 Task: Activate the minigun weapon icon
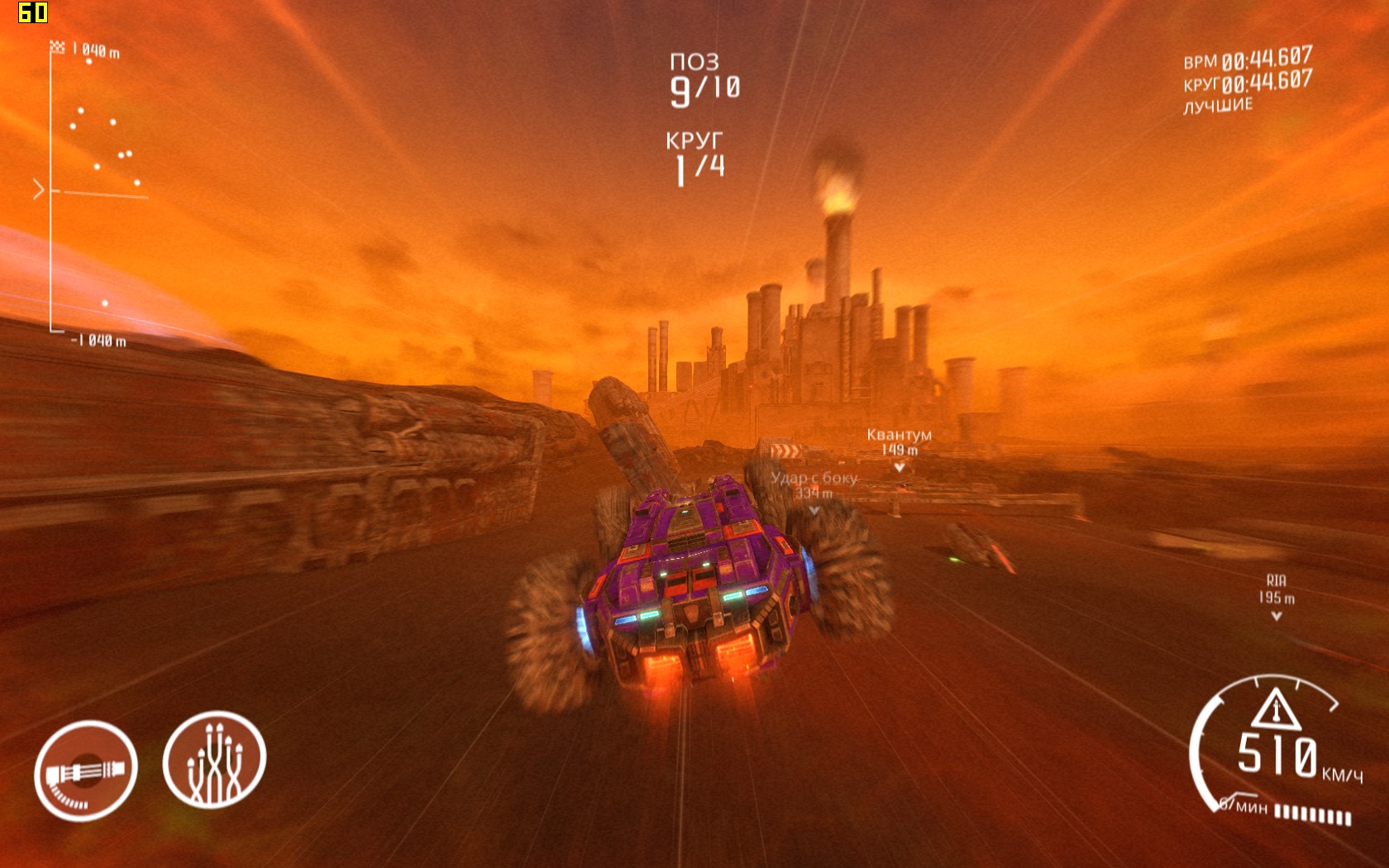click(x=86, y=770)
